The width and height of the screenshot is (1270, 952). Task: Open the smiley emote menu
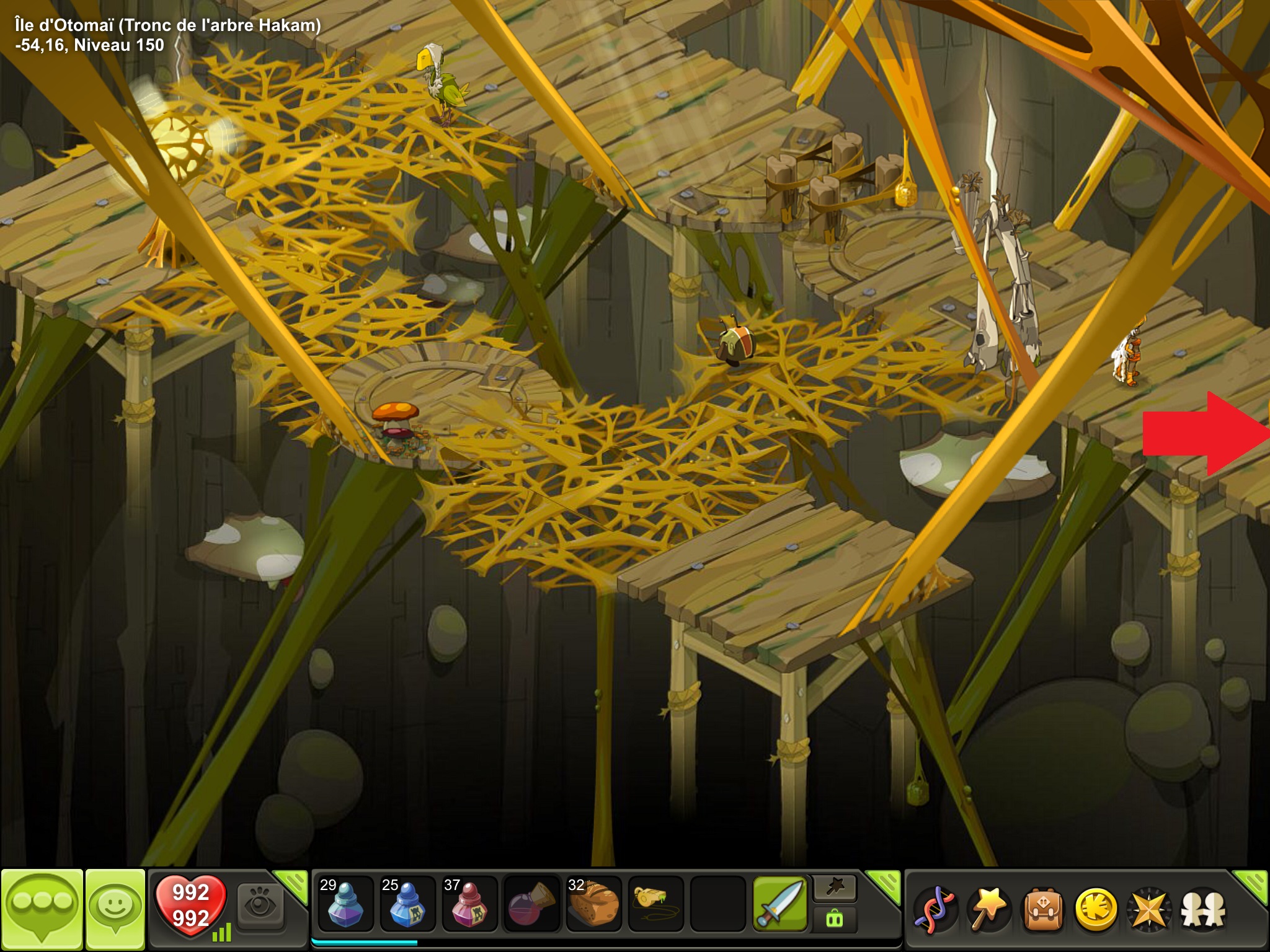point(115,909)
